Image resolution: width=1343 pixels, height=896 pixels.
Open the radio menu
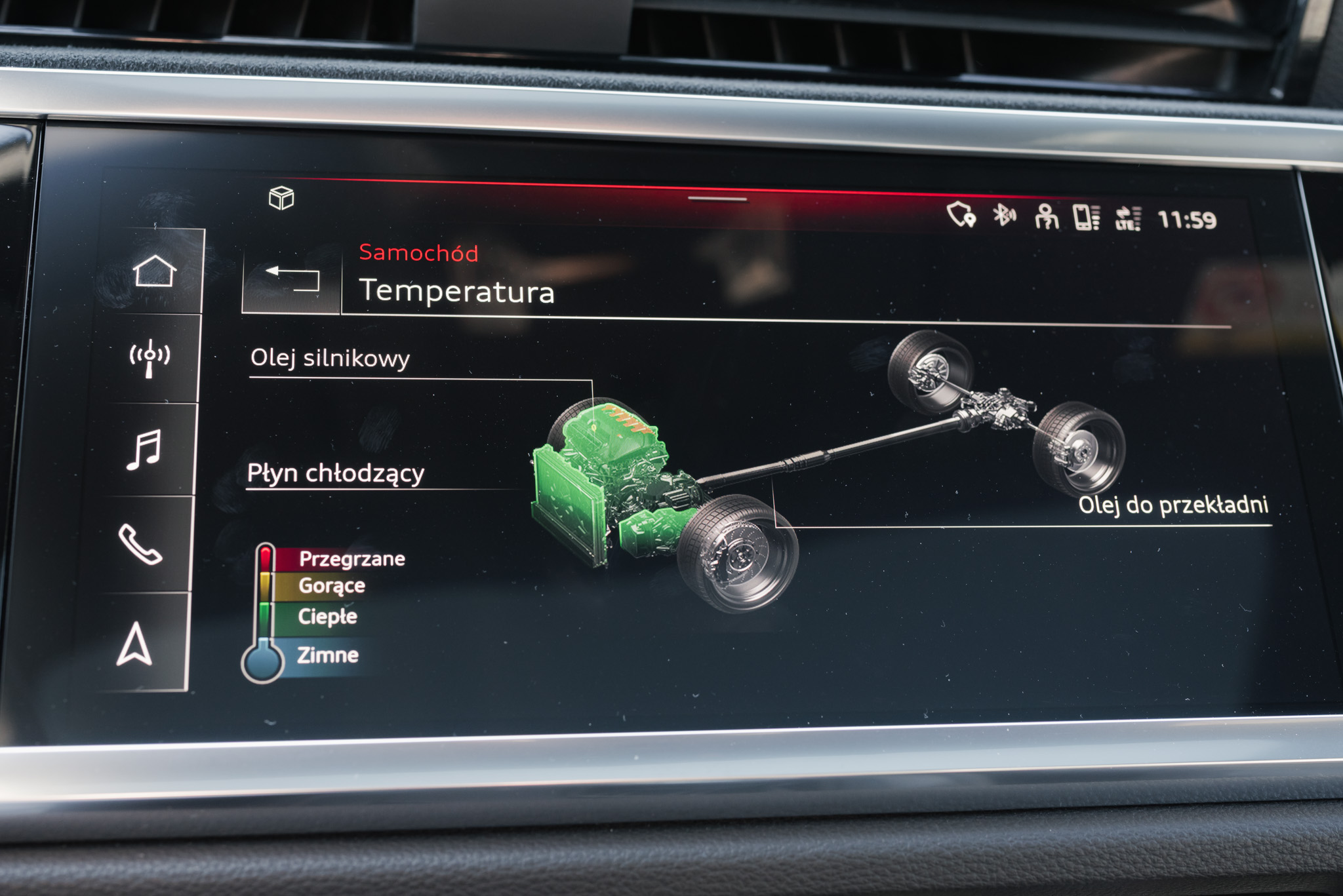point(150,359)
